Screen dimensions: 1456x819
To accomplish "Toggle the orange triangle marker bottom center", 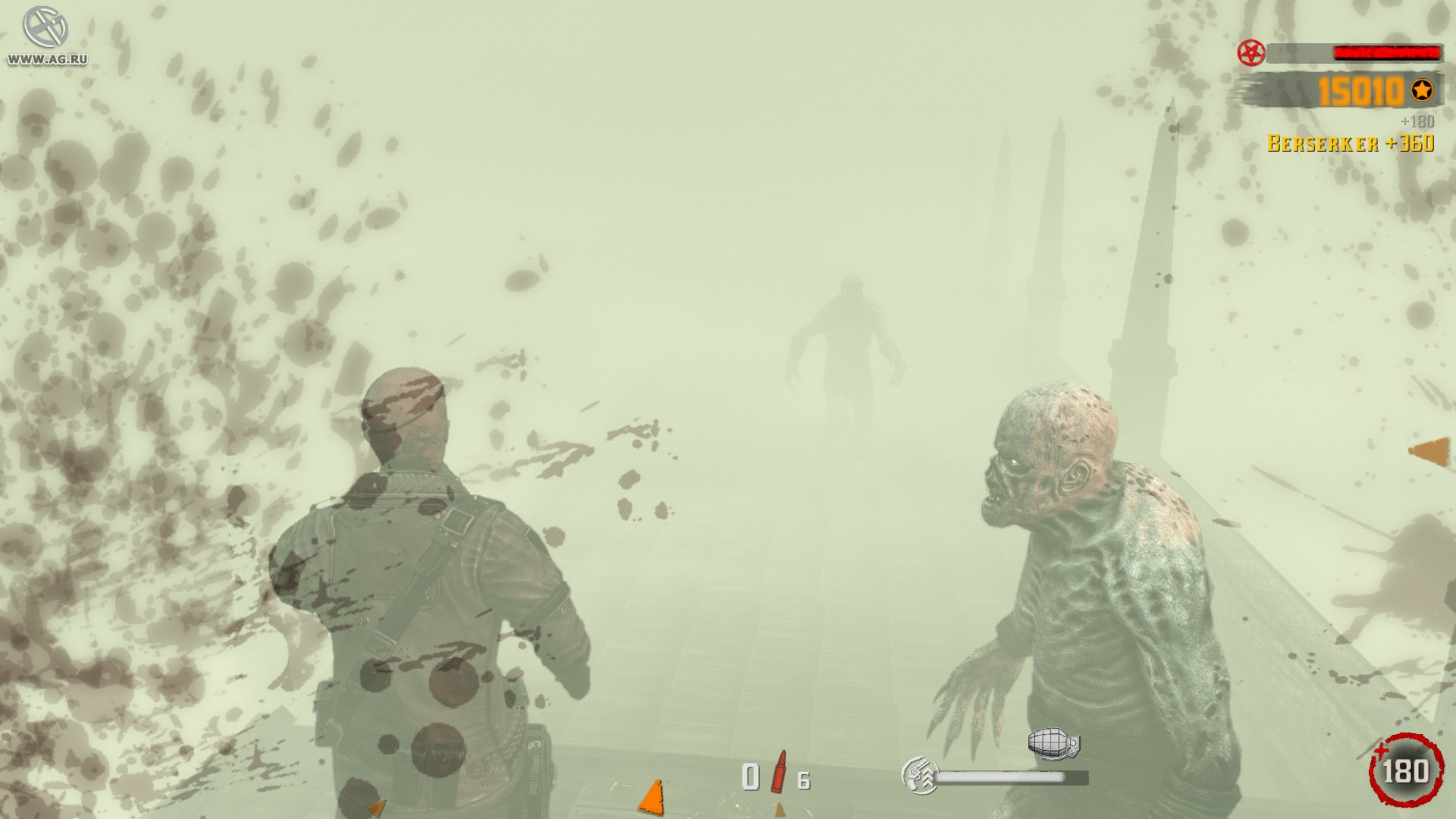I will pyautogui.click(x=652, y=796).
